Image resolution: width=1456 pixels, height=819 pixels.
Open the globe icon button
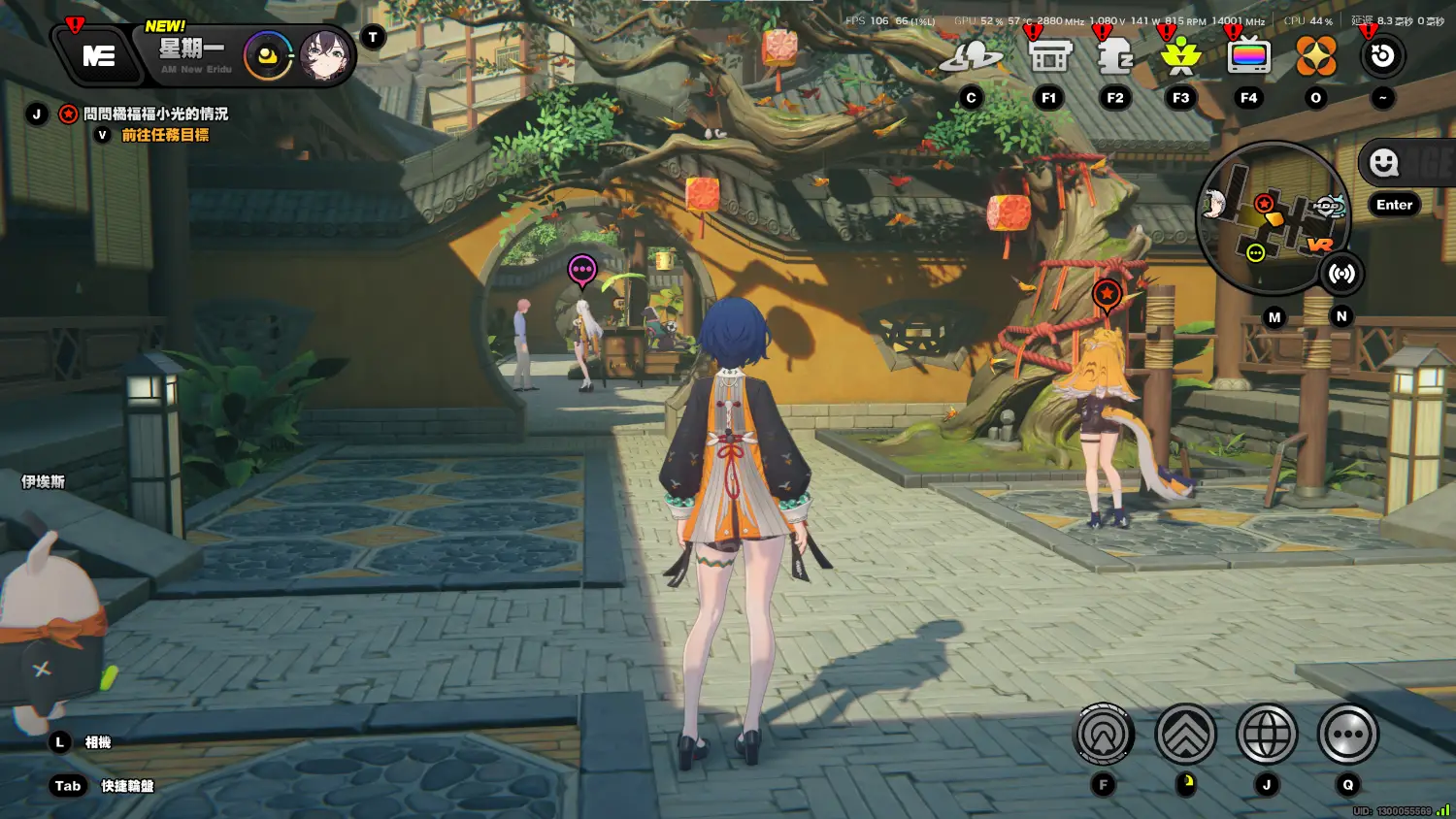(x=1267, y=735)
